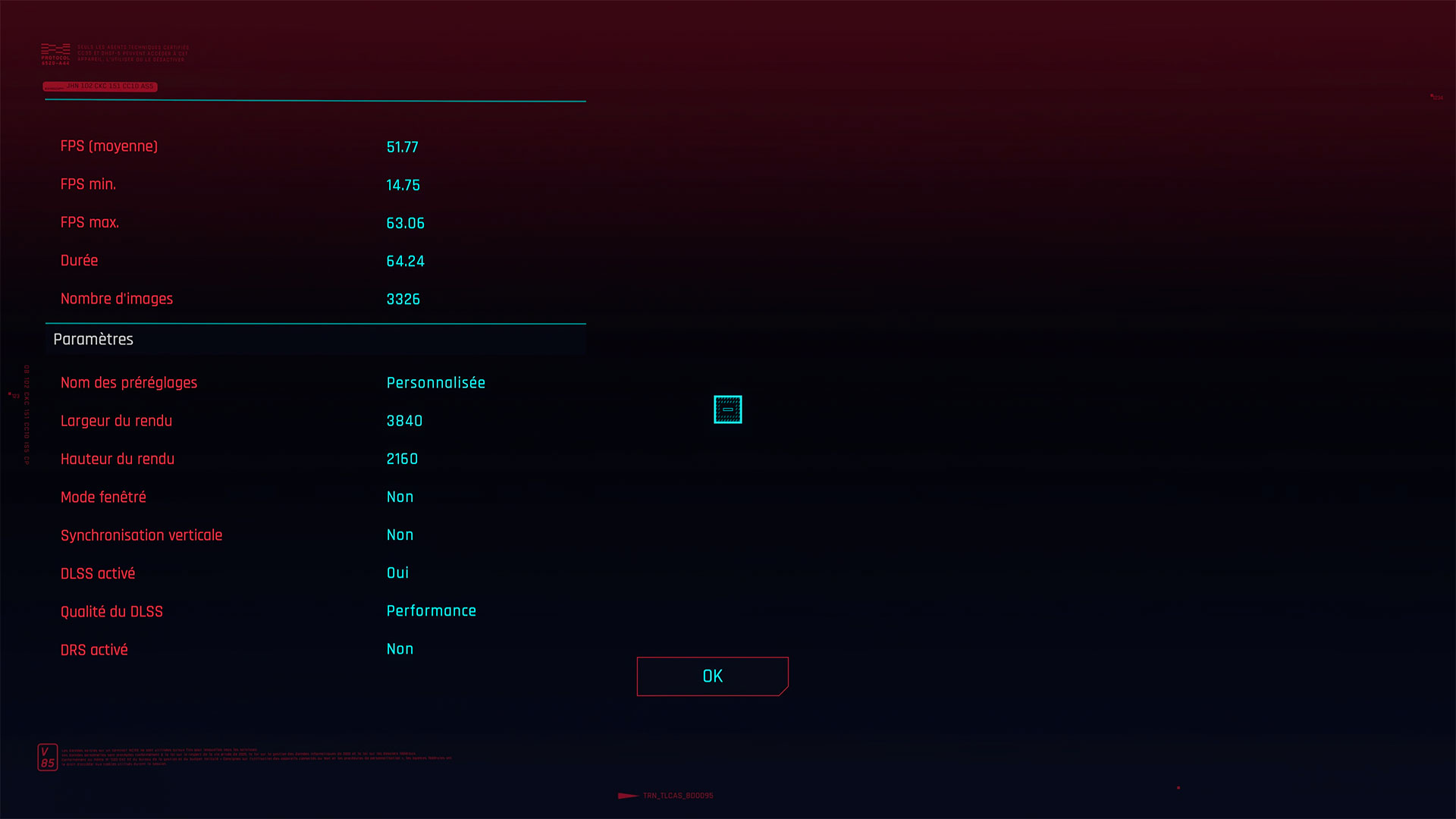Click the teal divider line above Paramètres
Viewport: 1456px width, 819px height.
pos(315,323)
